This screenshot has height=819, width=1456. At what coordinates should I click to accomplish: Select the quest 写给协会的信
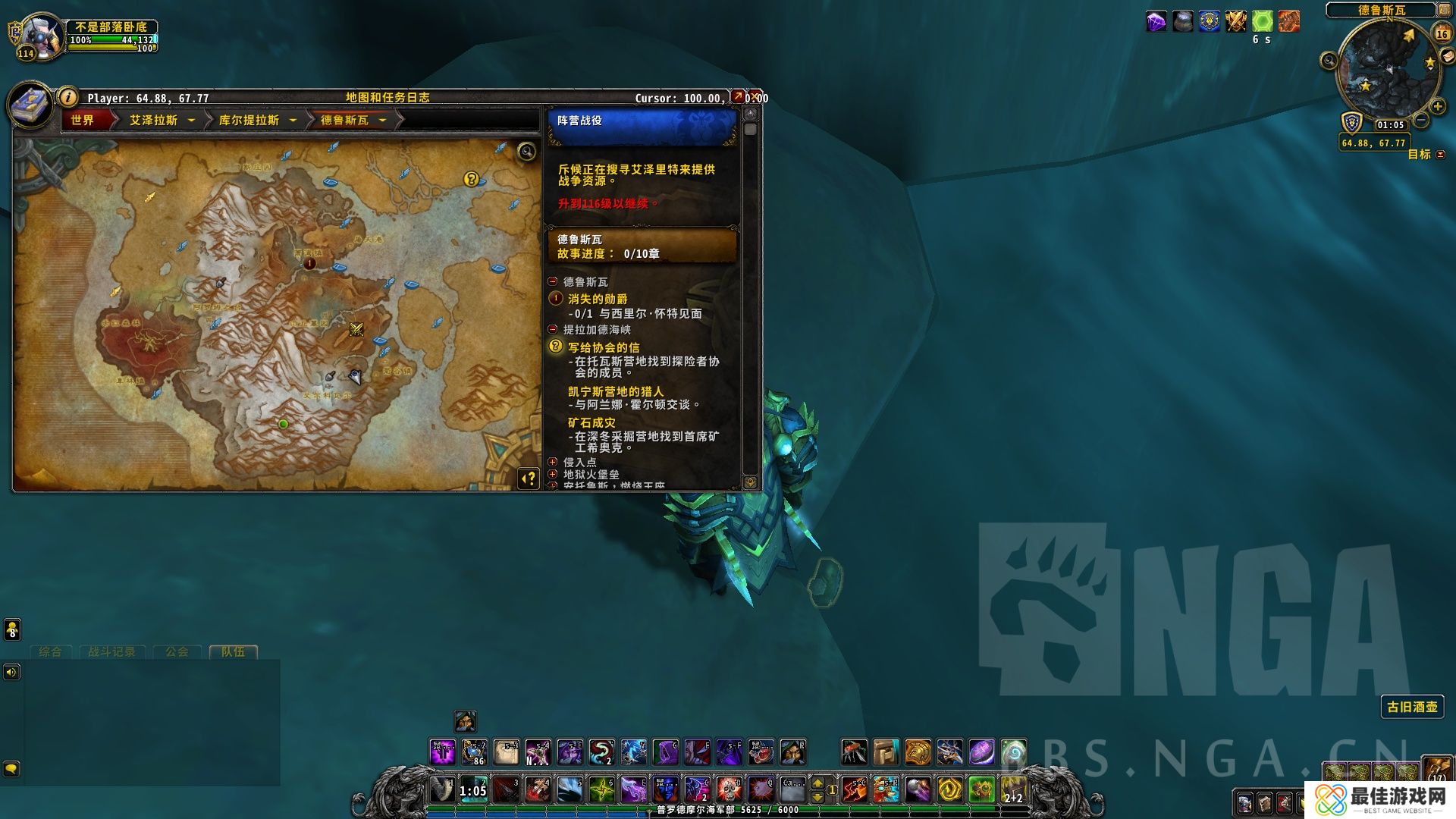pos(604,347)
